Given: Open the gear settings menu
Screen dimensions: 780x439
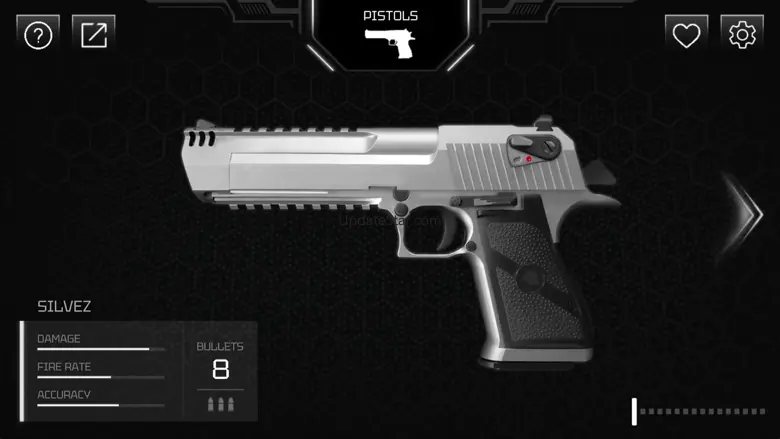Looking at the screenshot, I should click(x=742, y=36).
